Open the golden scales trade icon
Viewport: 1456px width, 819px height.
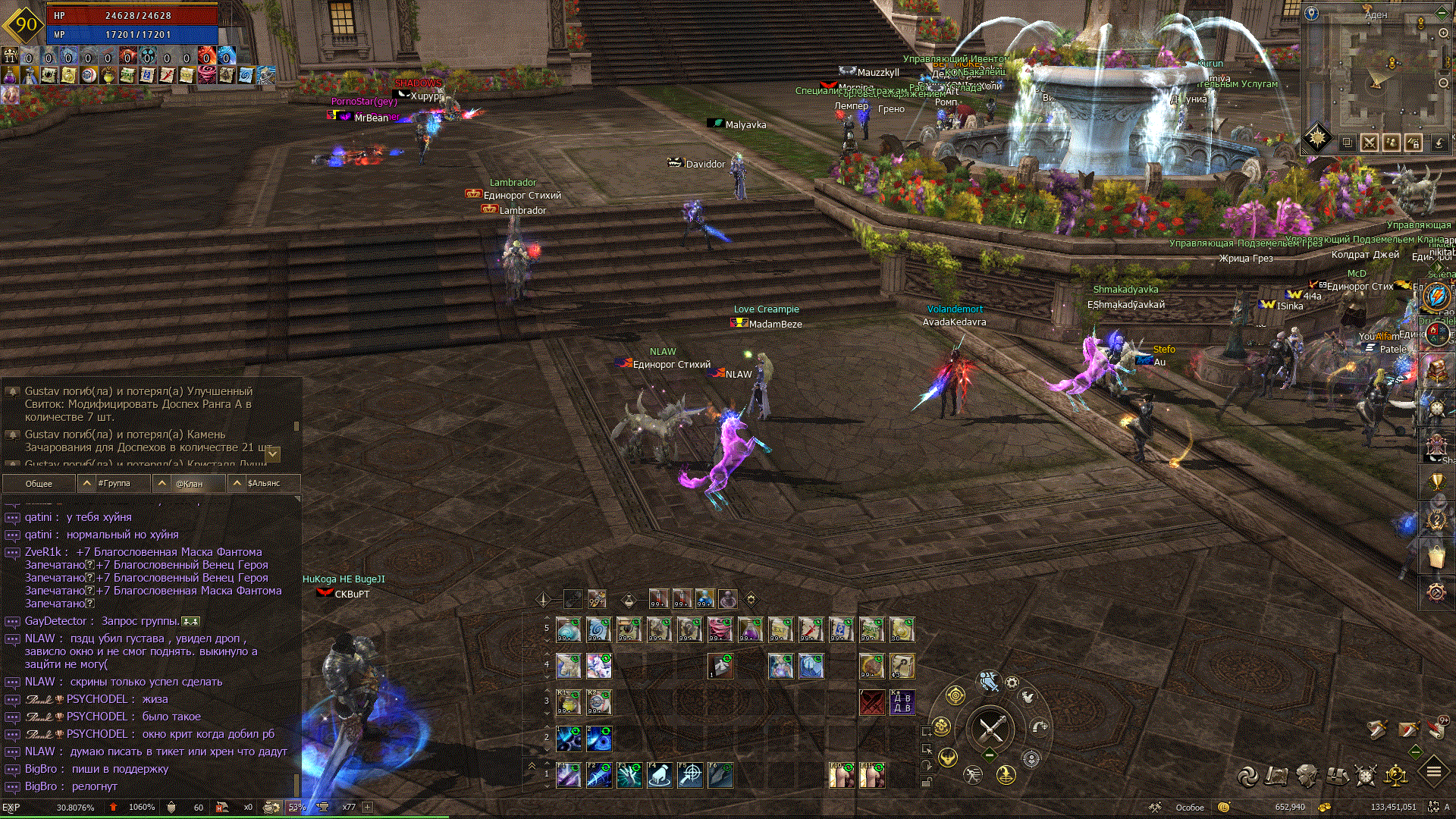coord(1396,775)
